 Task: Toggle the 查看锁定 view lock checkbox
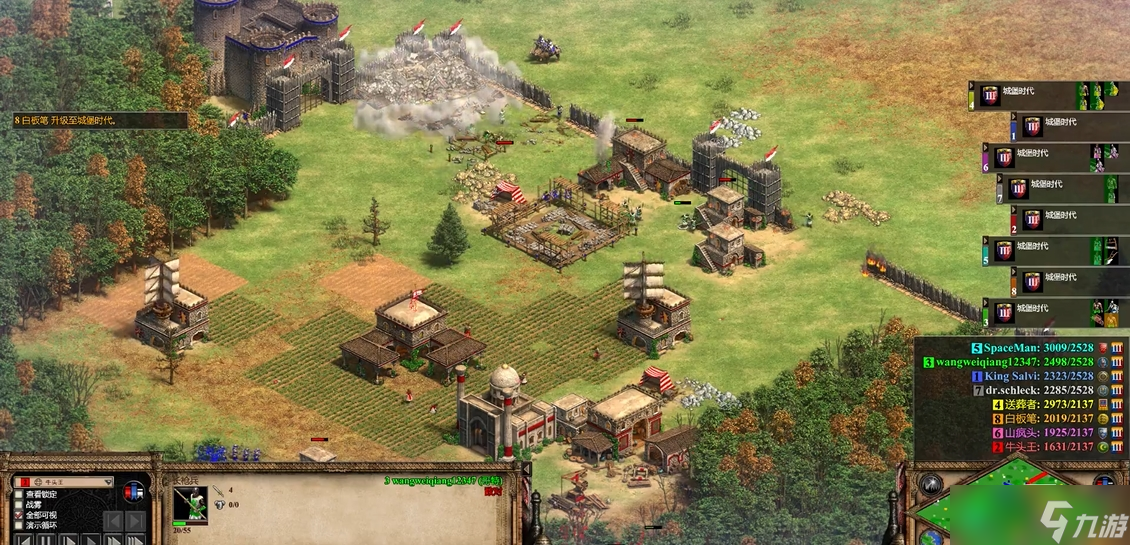coord(19,495)
